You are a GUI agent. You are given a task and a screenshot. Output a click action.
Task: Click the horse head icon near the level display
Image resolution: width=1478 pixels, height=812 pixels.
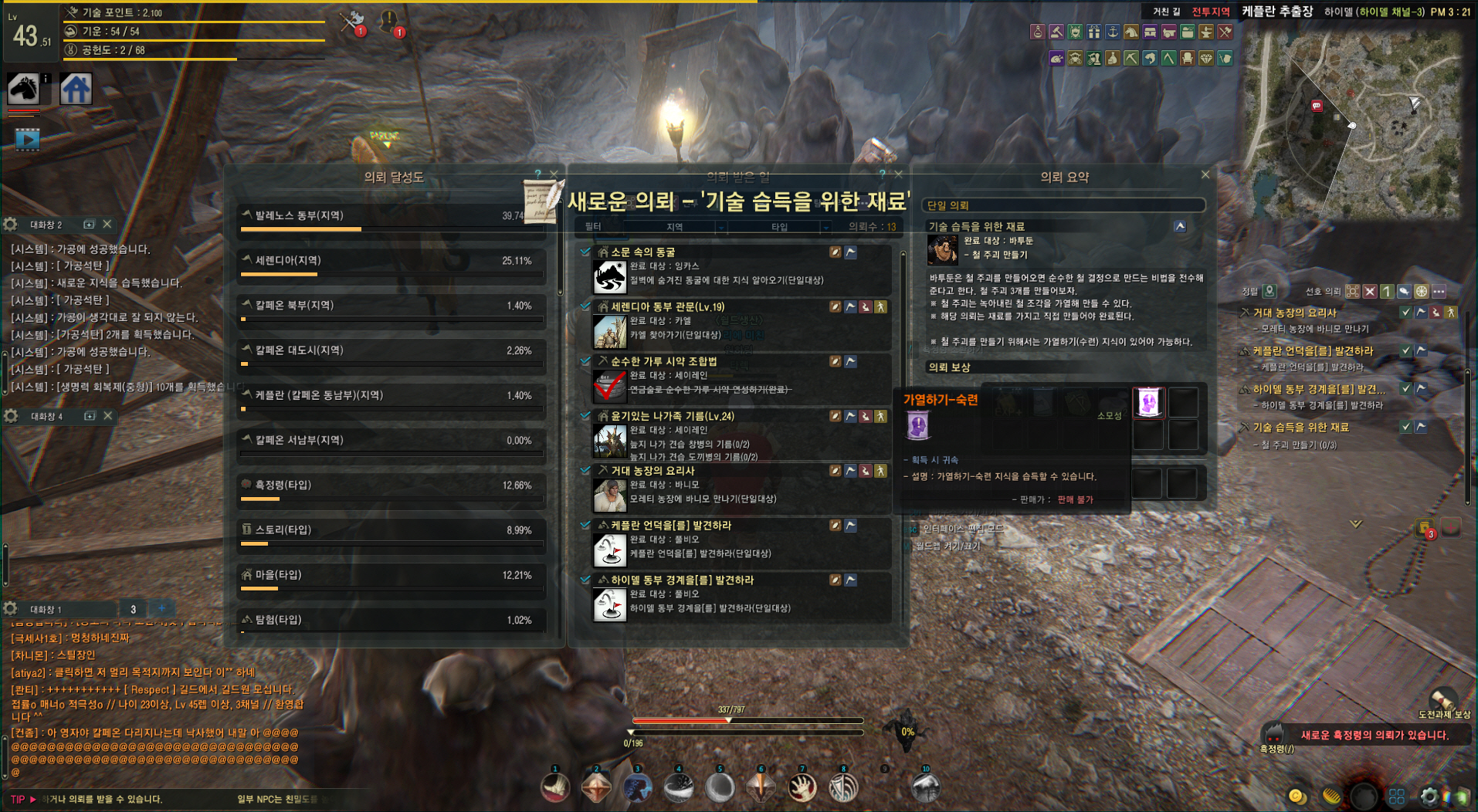coord(25,87)
